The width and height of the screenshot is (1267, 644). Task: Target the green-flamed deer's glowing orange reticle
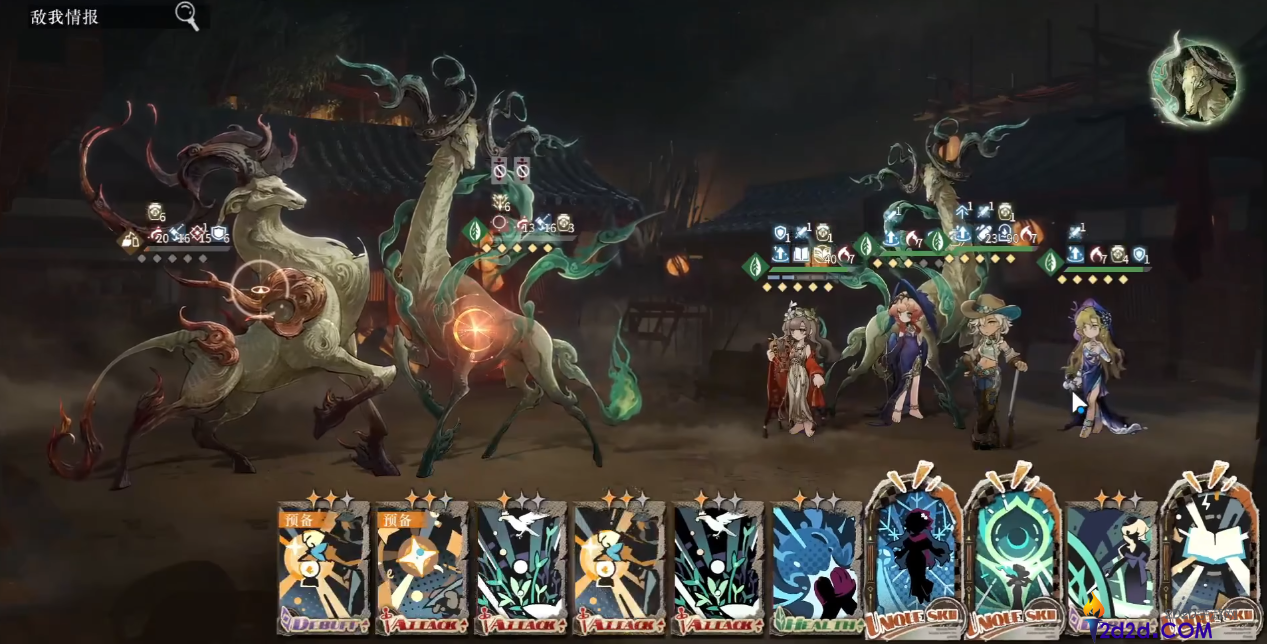(x=474, y=326)
